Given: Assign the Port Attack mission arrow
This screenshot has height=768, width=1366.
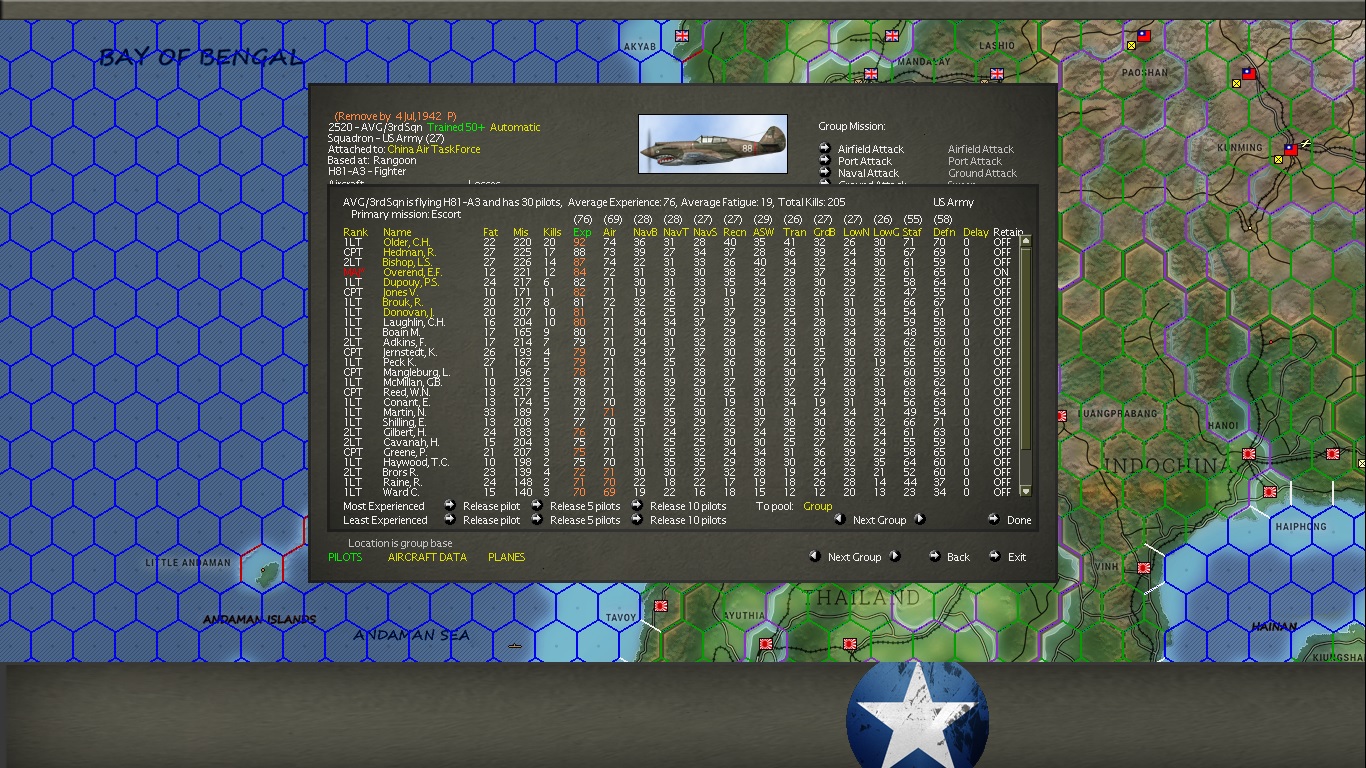Looking at the screenshot, I should pos(827,161).
